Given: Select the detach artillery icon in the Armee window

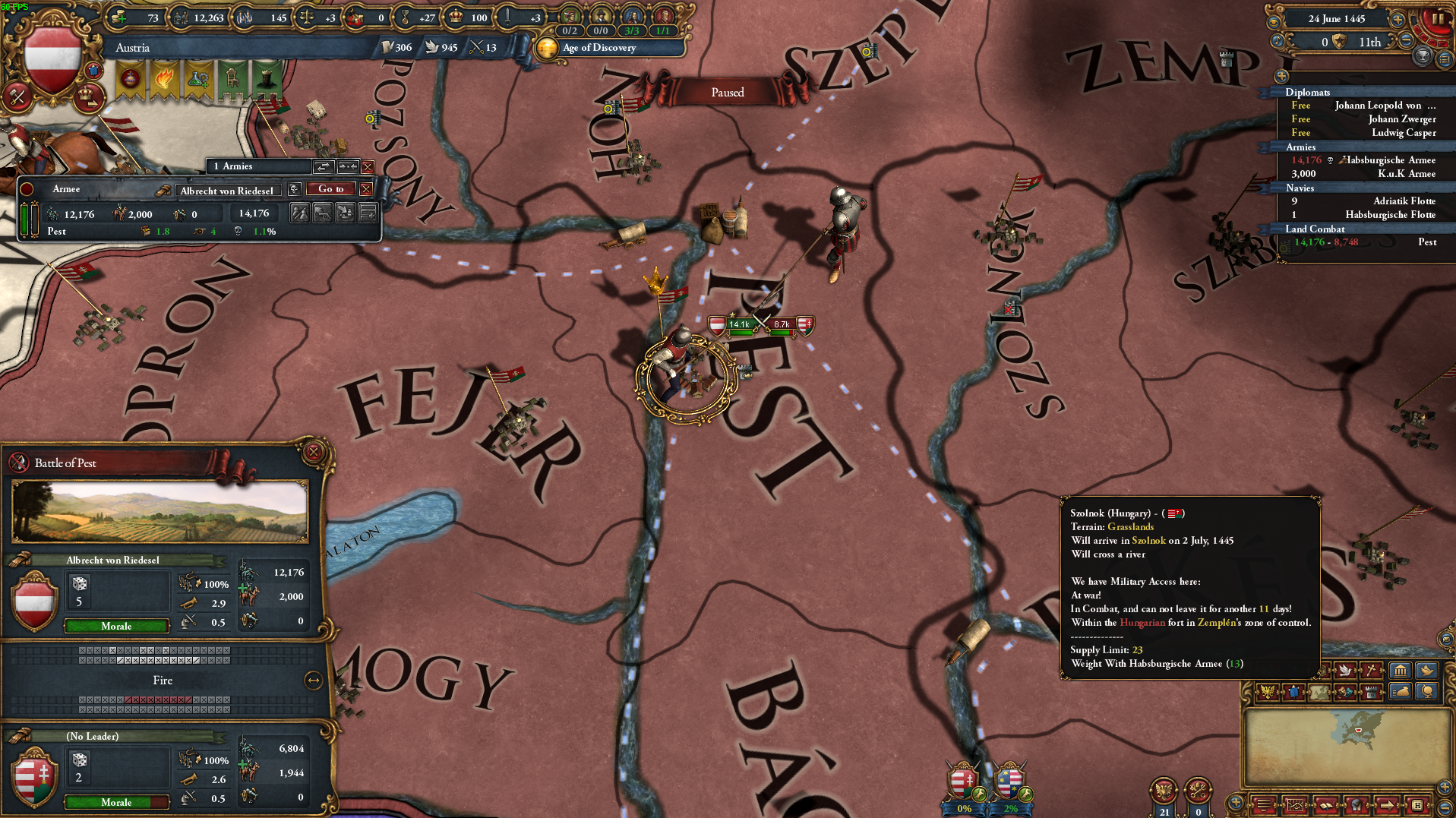Looking at the screenshot, I should click(x=322, y=213).
